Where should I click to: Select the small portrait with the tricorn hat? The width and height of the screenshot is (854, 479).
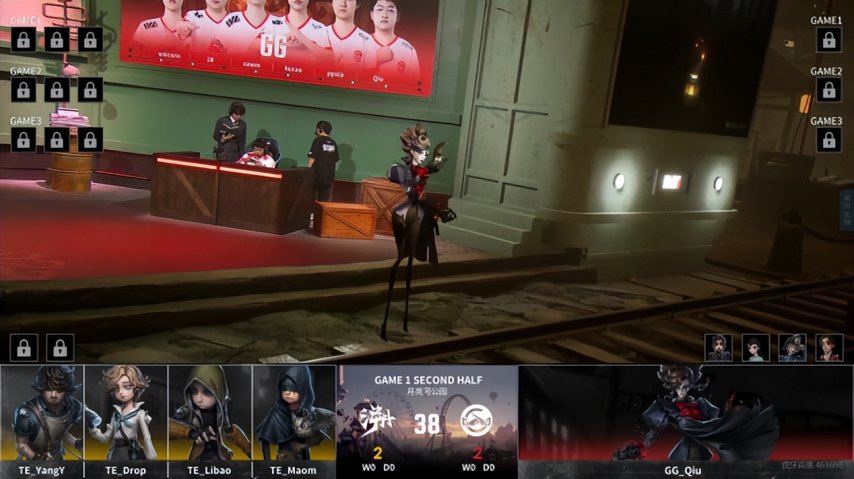[x=792, y=347]
